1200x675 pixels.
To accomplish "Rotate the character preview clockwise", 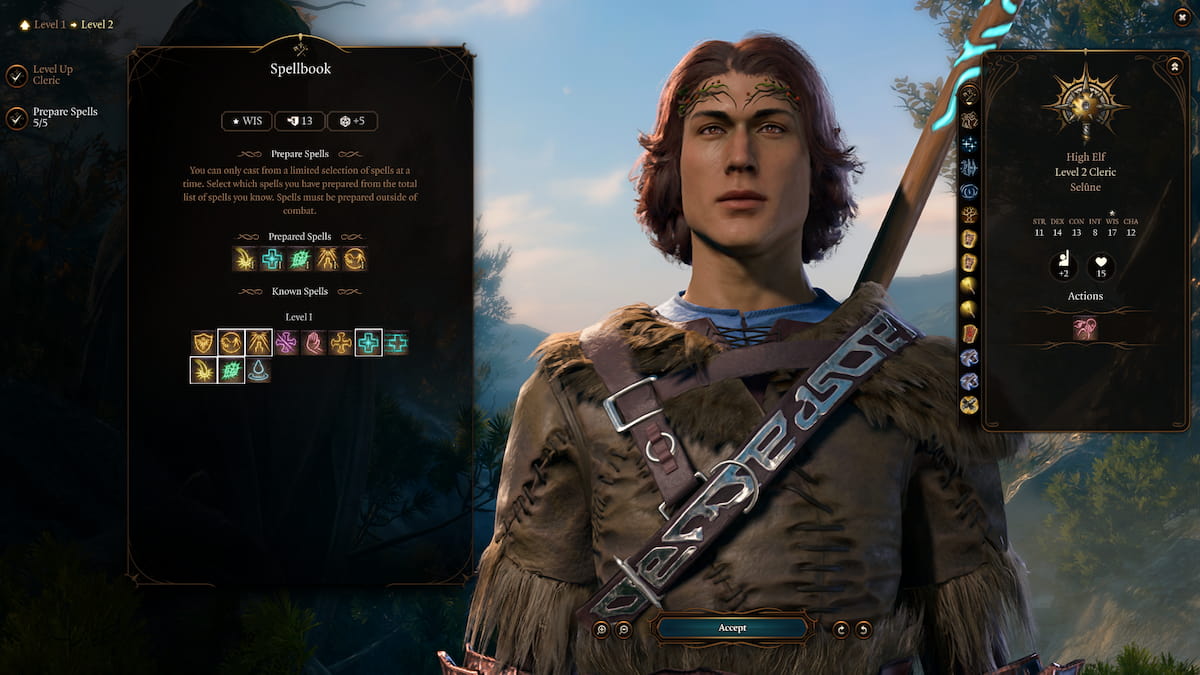I will pyautogui.click(x=842, y=629).
